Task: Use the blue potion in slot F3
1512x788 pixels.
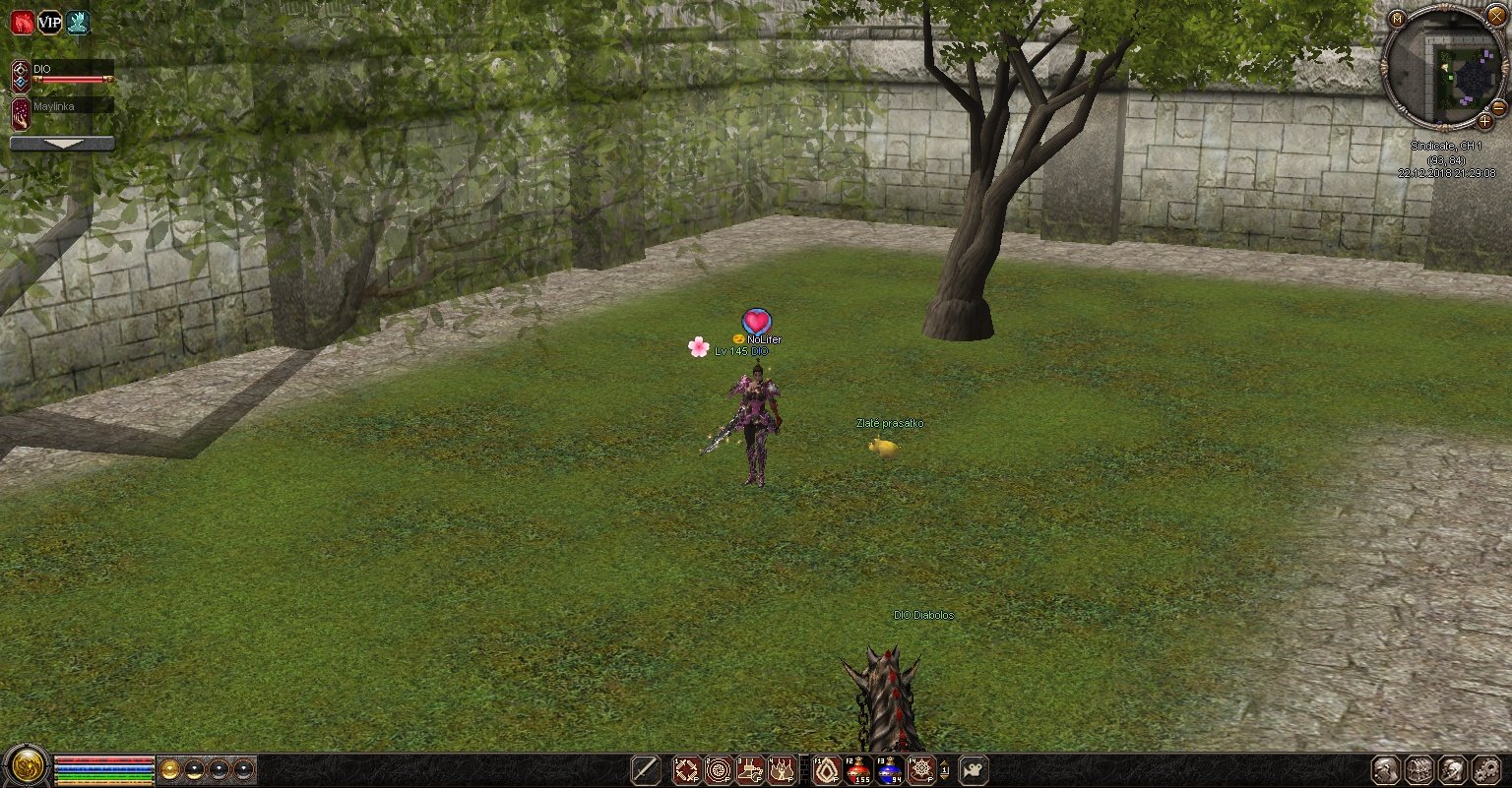Action: point(891,769)
